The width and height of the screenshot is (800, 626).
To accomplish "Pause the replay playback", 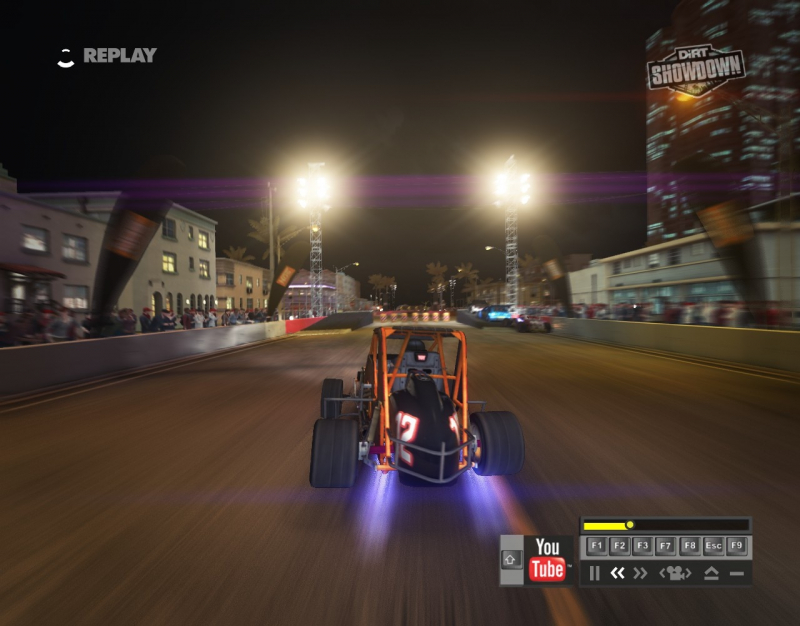I will 594,573.
